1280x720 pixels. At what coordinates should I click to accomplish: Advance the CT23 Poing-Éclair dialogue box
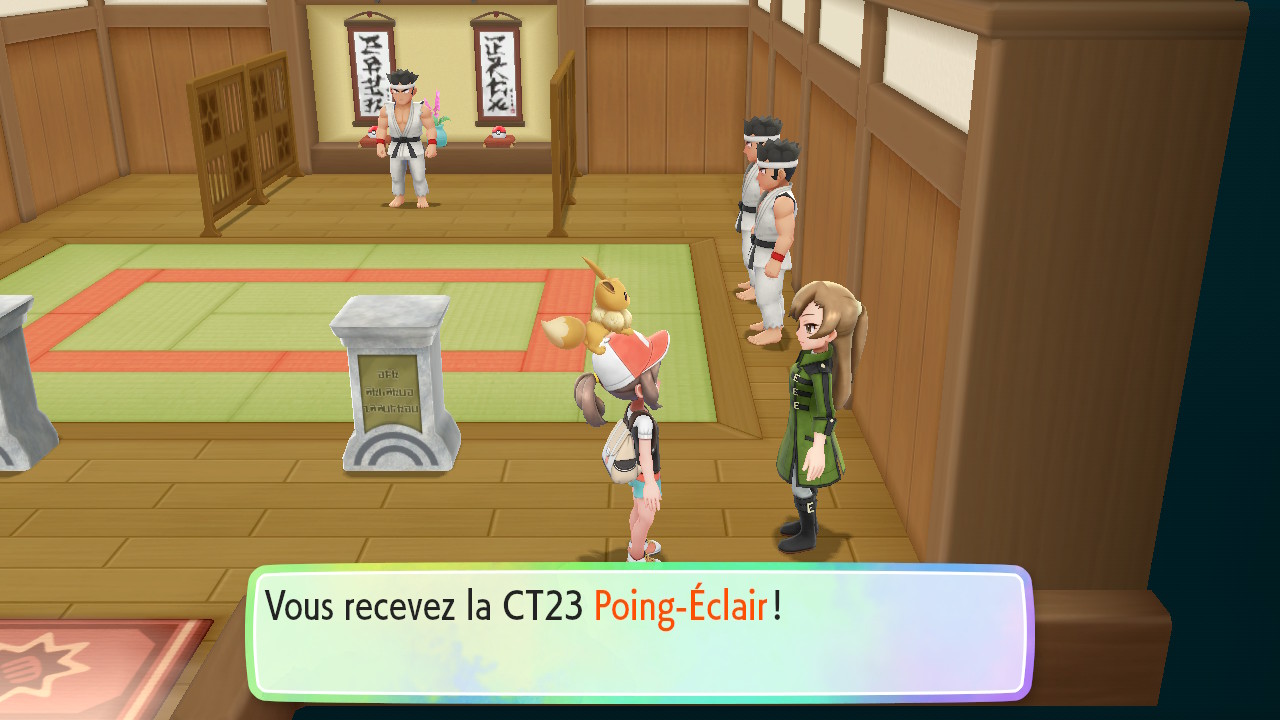coord(640,633)
